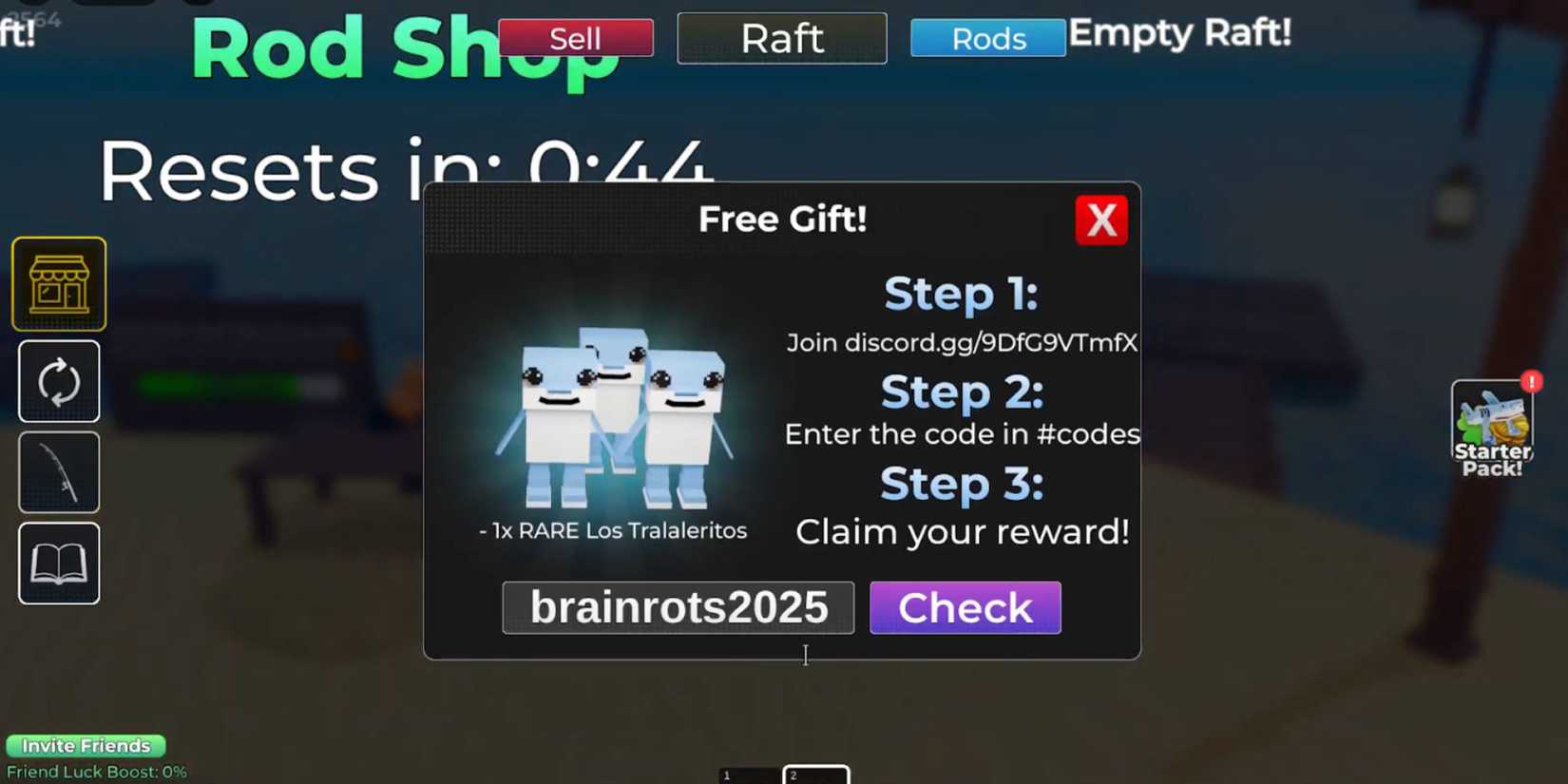
Task: Switch to the Raft tab
Action: tap(781, 38)
